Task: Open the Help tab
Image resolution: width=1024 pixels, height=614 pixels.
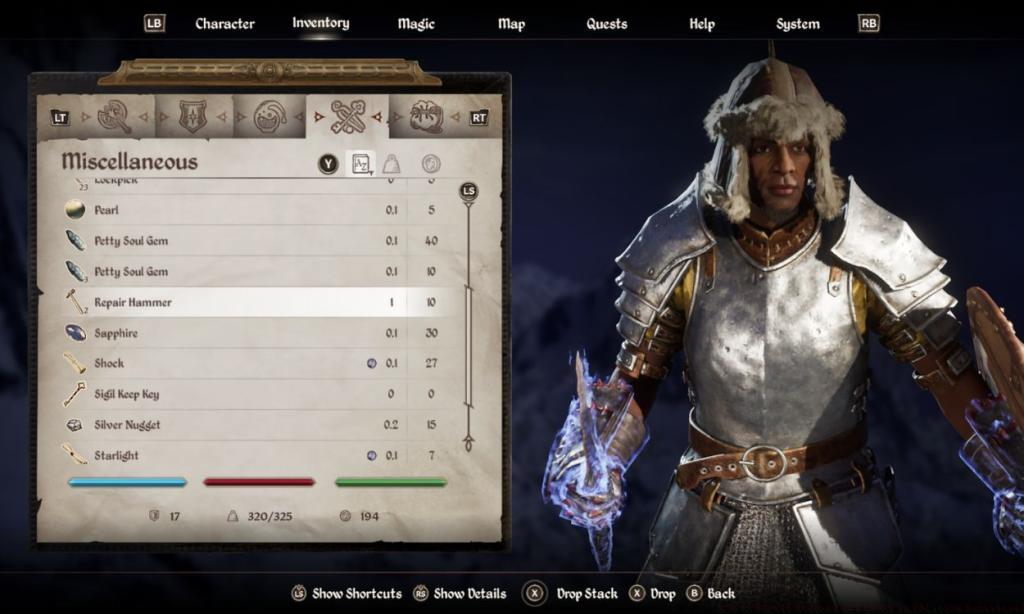Action: tap(702, 23)
